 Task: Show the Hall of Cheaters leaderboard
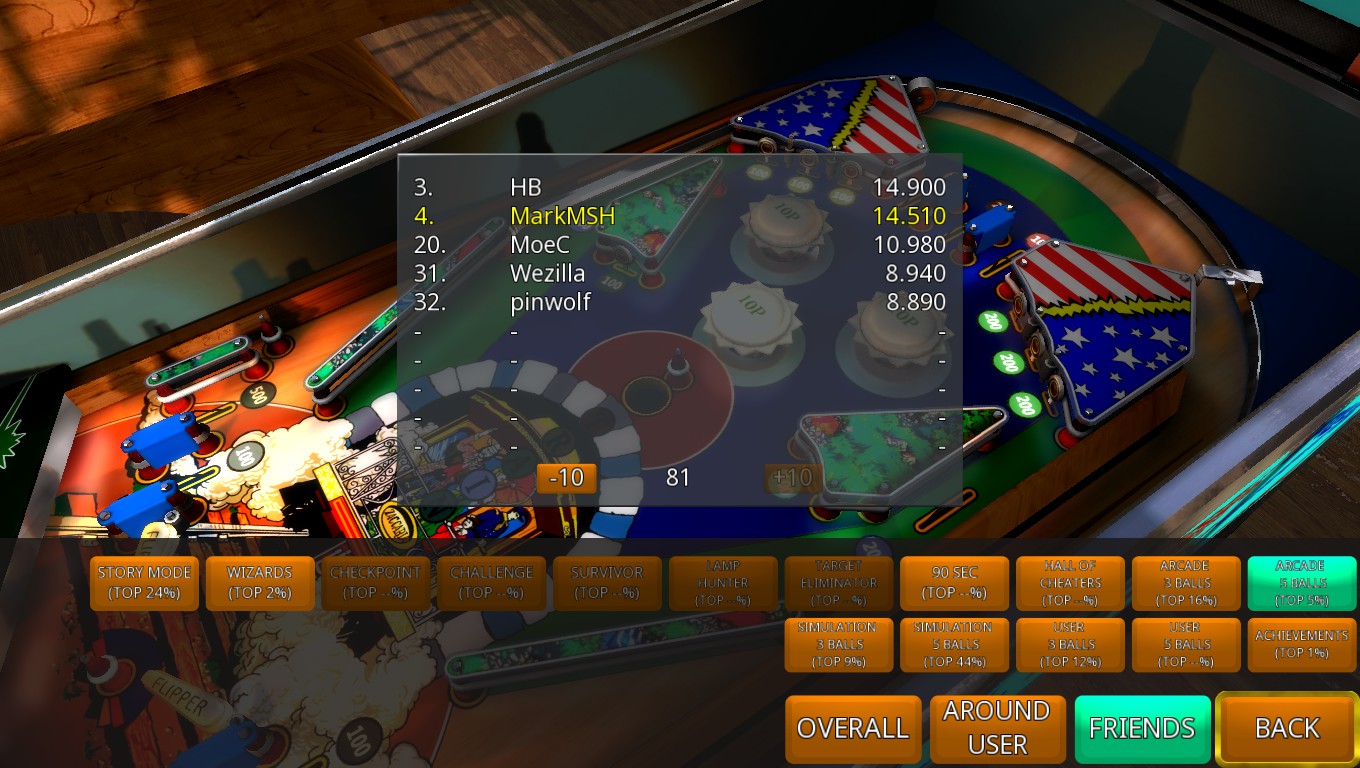click(x=1071, y=583)
